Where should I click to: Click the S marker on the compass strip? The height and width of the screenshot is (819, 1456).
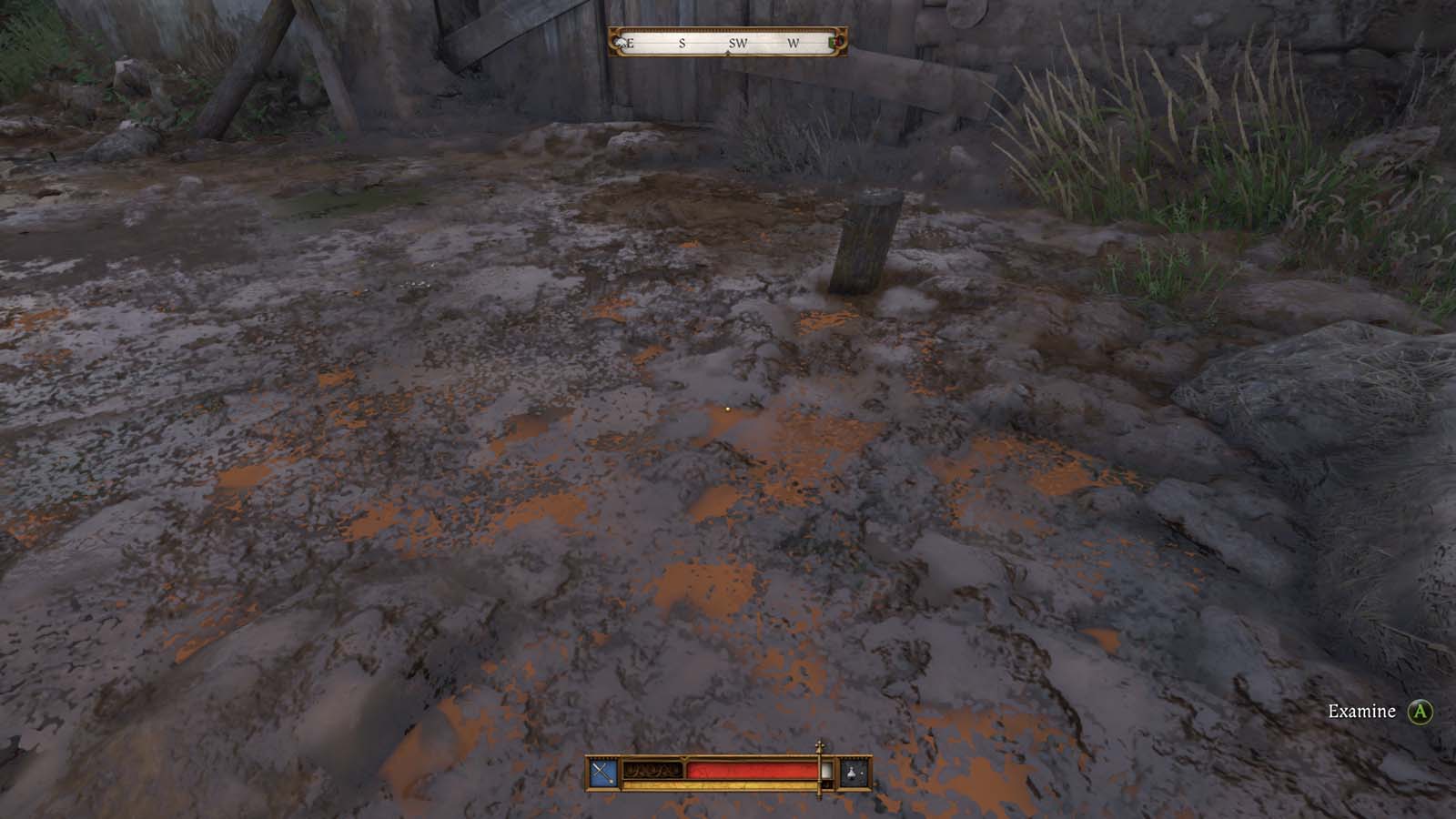[682, 42]
